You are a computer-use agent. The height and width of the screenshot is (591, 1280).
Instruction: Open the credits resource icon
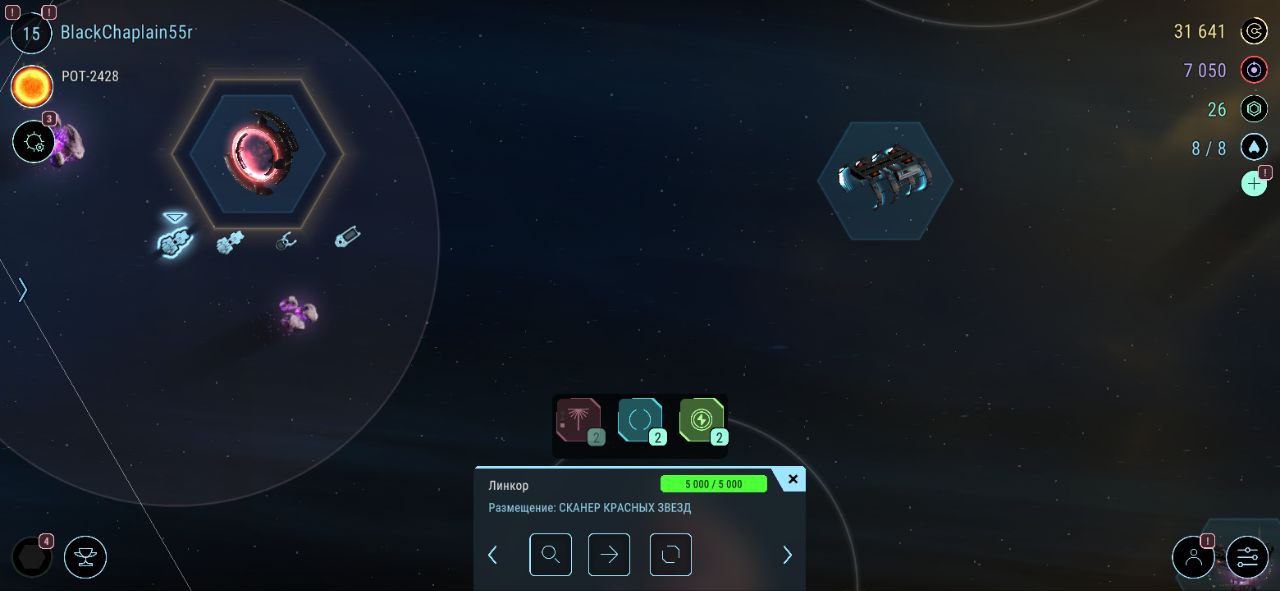1254,32
